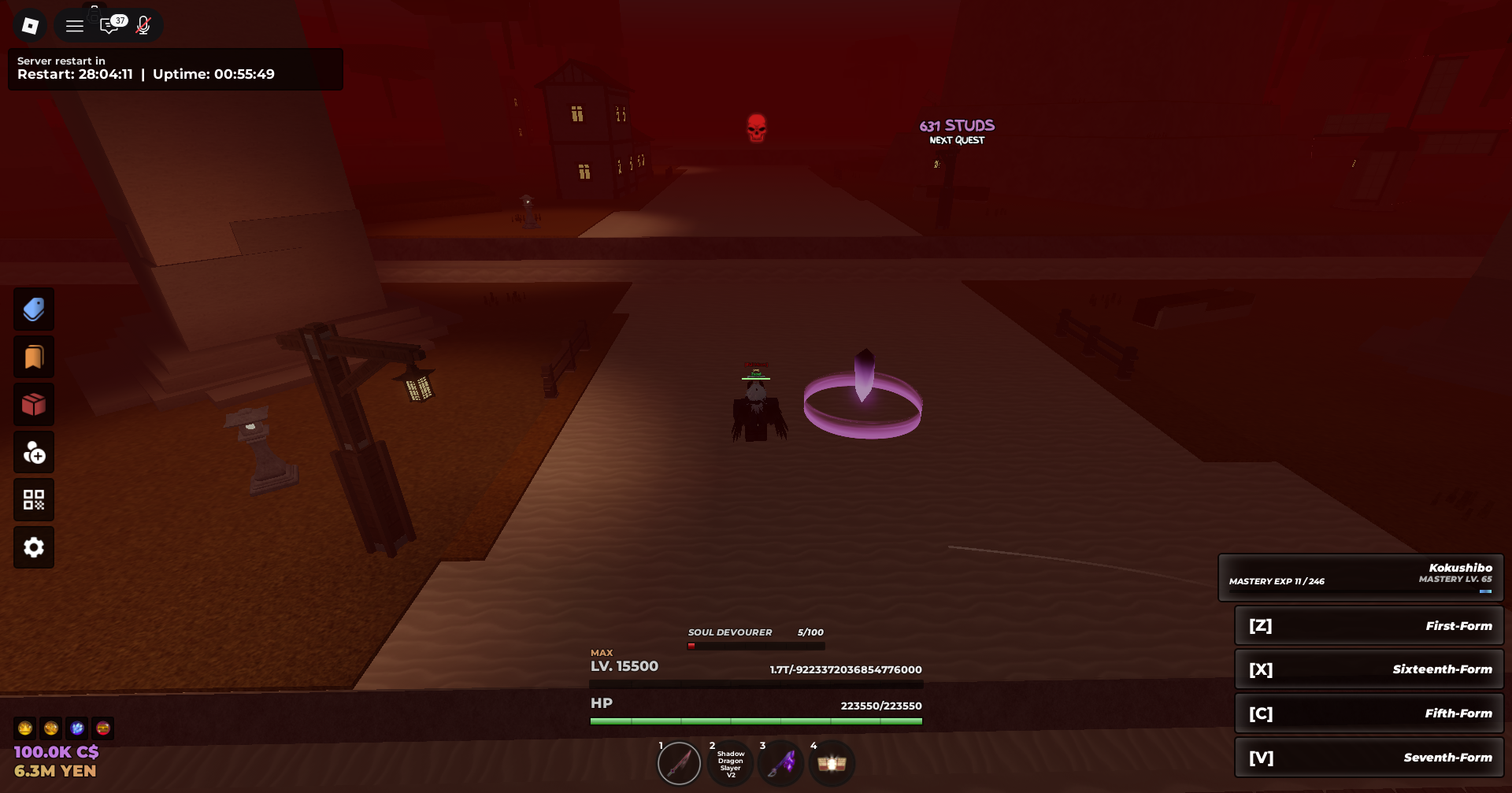Activate the [C] Fifth-Form ability
The image size is (1512, 793).
pyautogui.click(x=1369, y=713)
